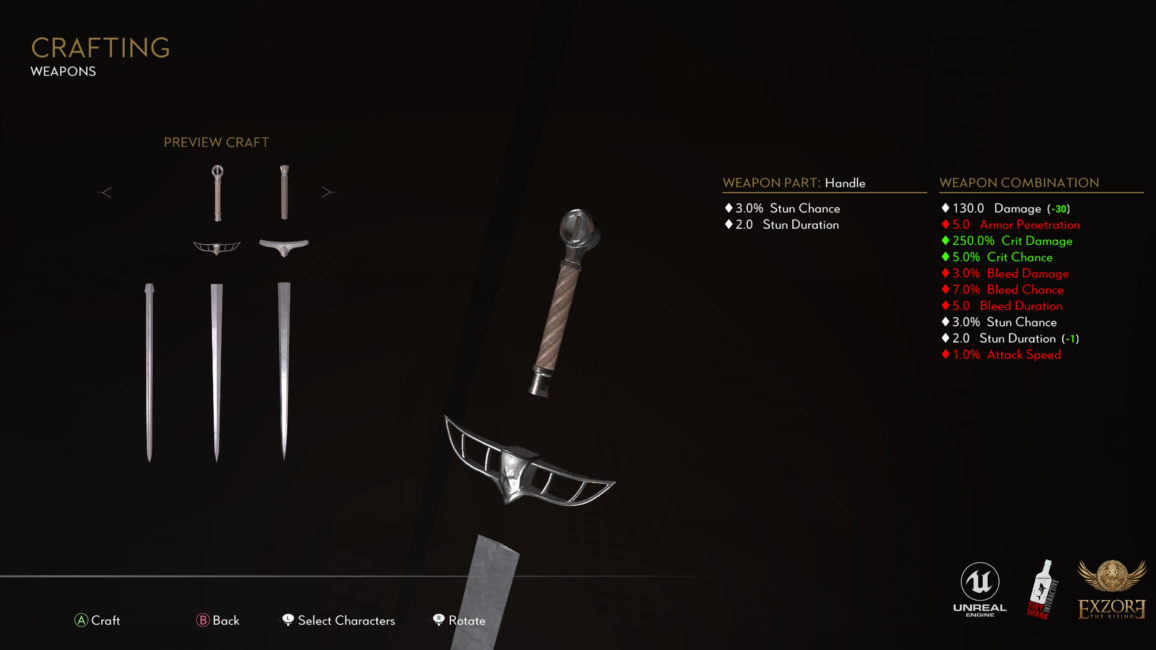Click the left arrow beside the weapon preview
This screenshot has height=650, width=1156.
(106, 192)
